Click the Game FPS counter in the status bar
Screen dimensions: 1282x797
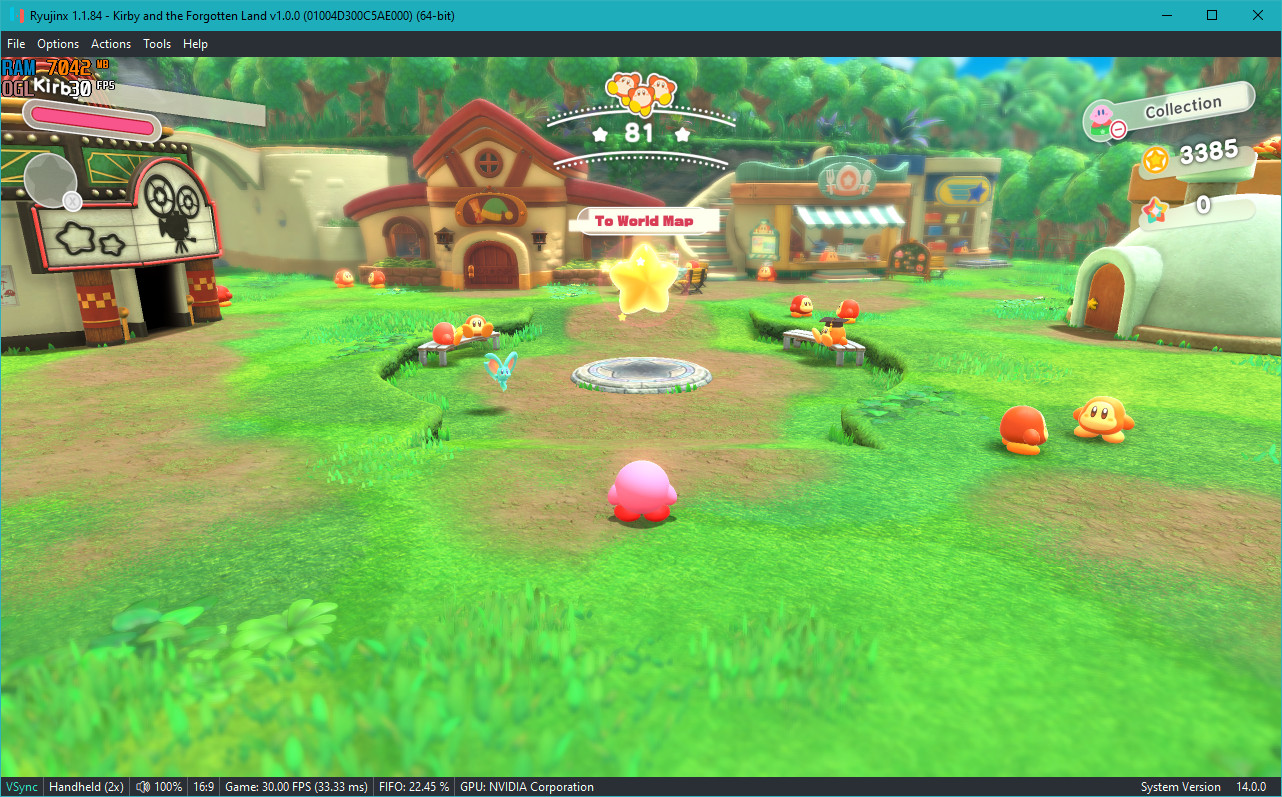coord(296,786)
